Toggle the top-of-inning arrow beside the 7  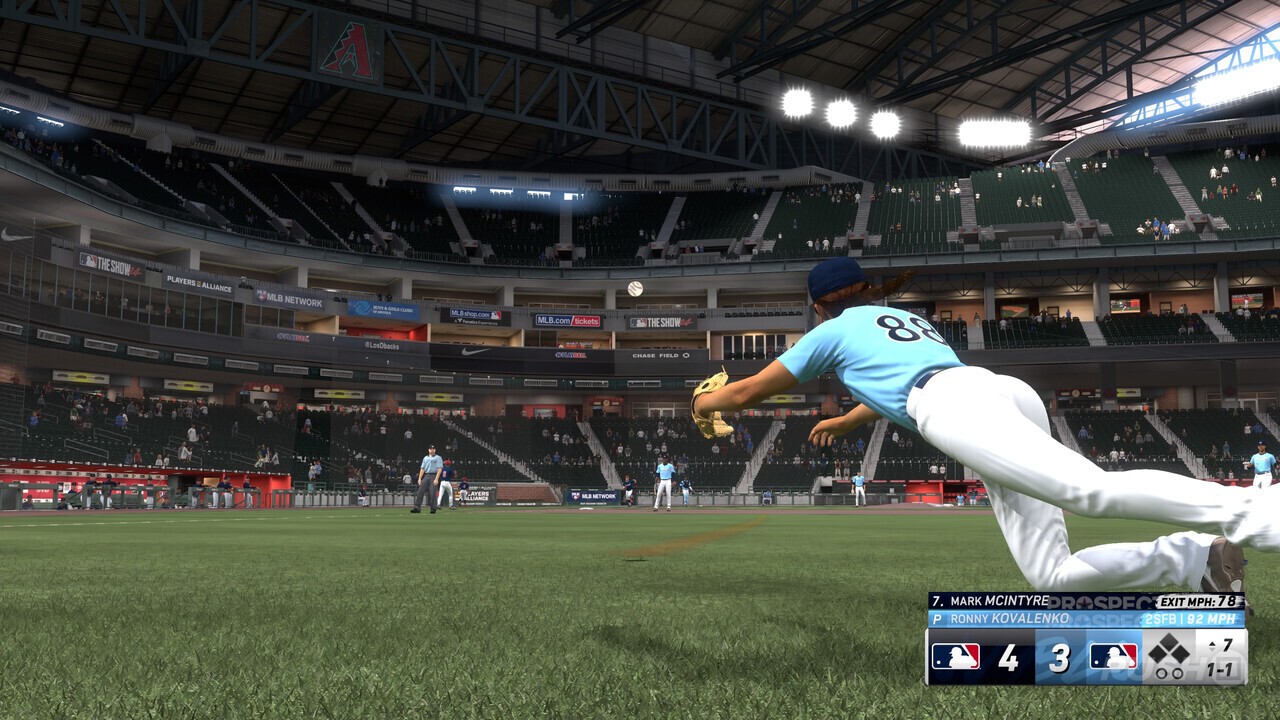[x=1211, y=645]
